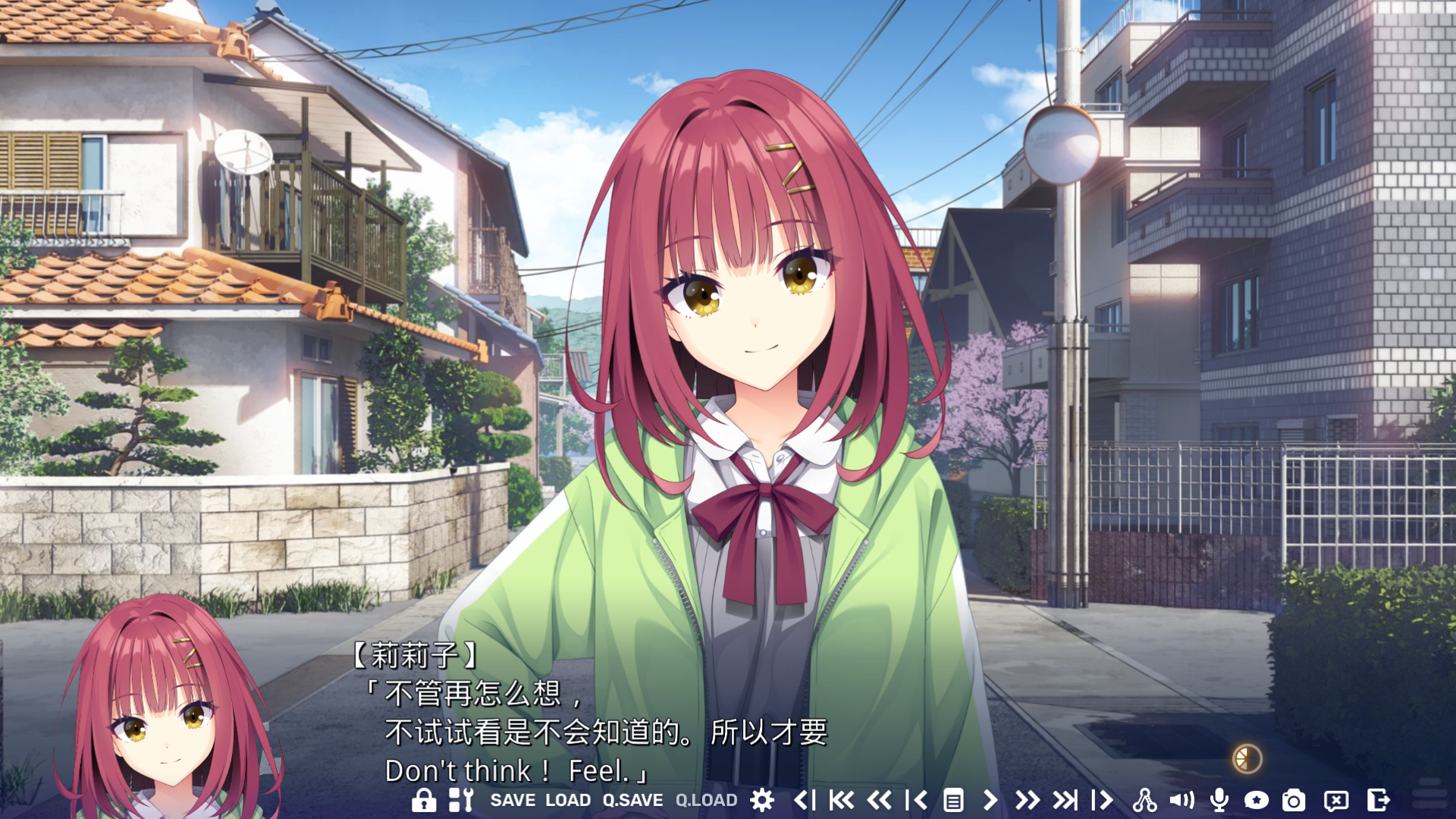Favorite this line with star bubble
Viewport: 1456px width, 819px height.
pos(1256,800)
